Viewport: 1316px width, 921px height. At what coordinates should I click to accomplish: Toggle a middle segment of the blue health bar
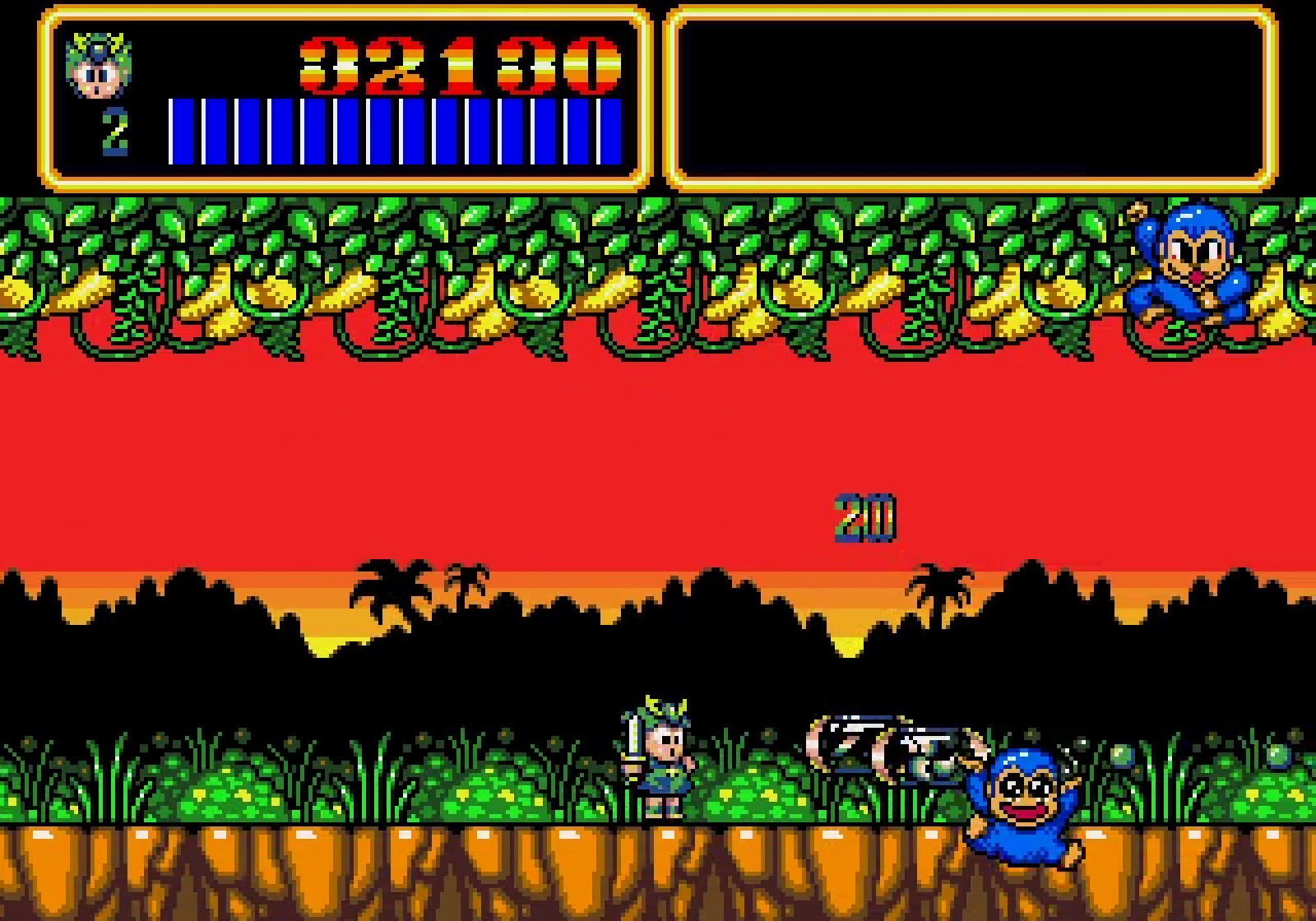pyautogui.click(x=395, y=127)
